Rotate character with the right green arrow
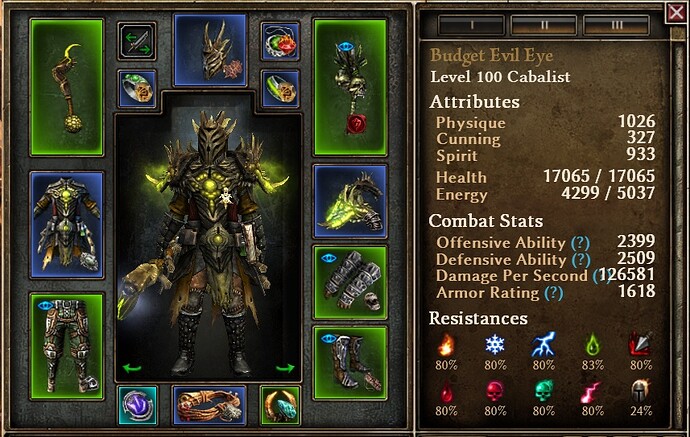690x437 pixels. [x=285, y=368]
